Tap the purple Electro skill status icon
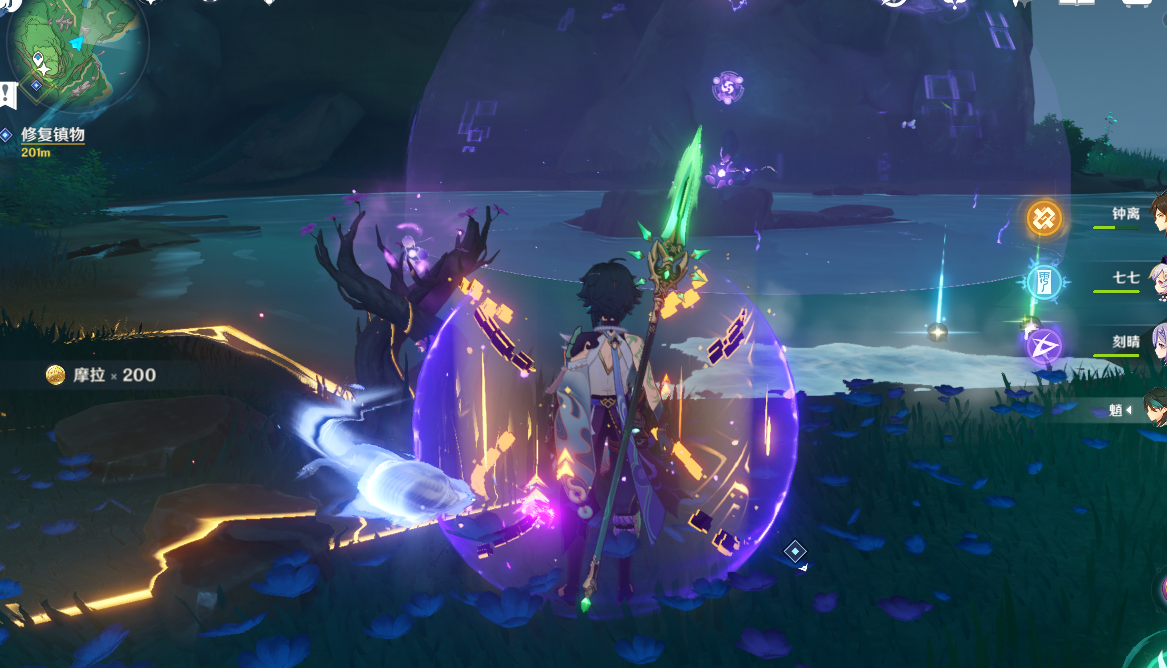The image size is (1167, 668). (1044, 345)
